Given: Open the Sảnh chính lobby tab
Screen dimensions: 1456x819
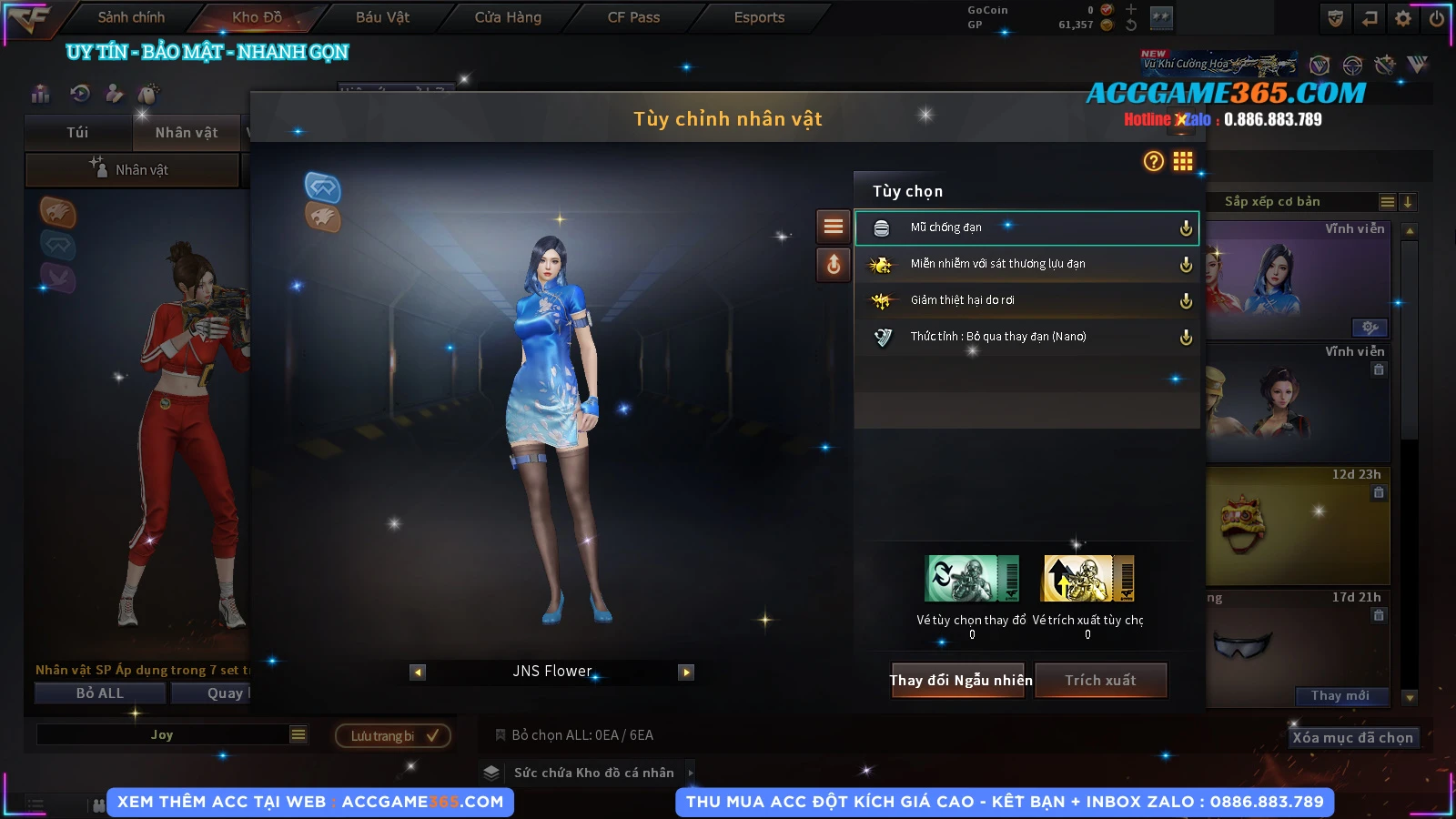Looking at the screenshot, I should (x=131, y=17).
